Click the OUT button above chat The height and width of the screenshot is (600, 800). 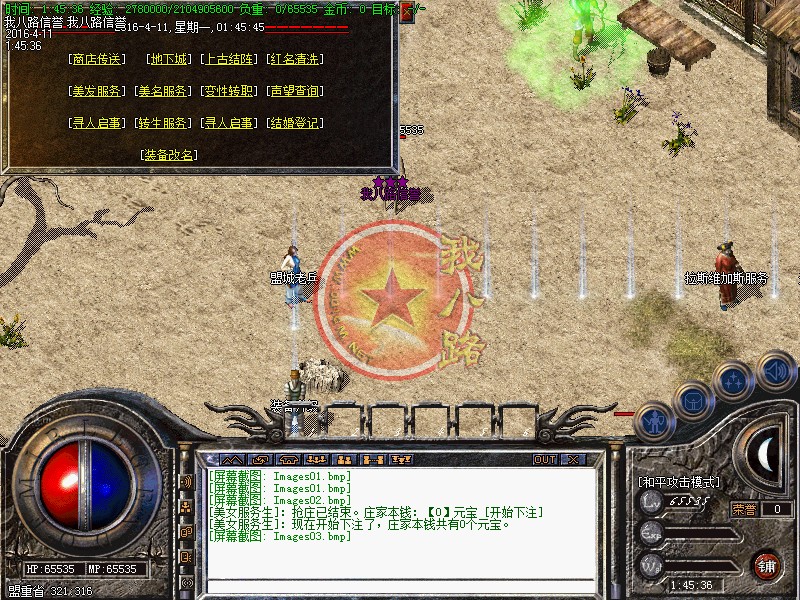pyautogui.click(x=544, y=460)
